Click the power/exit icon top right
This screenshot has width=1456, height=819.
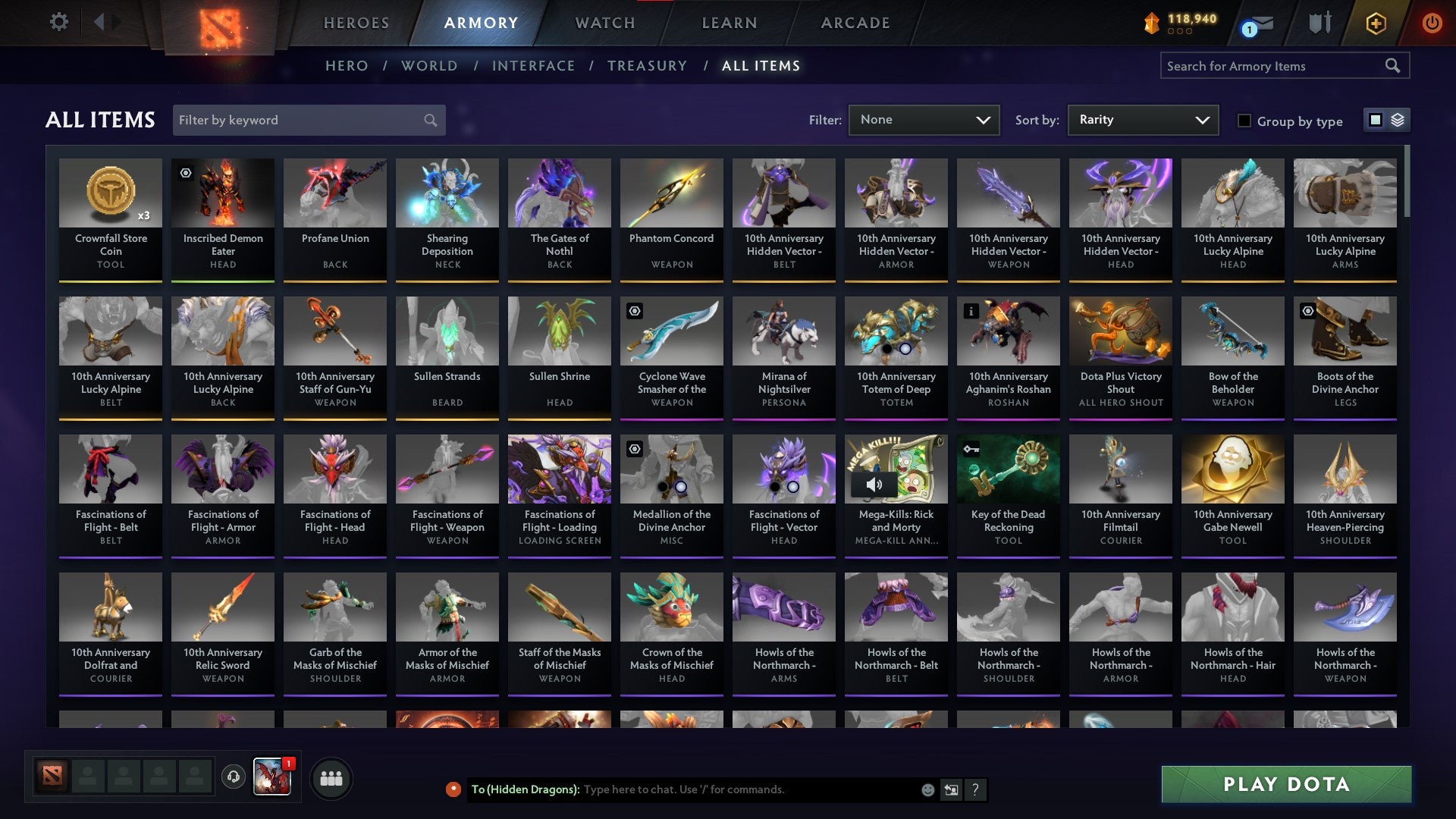point(1432,23)
